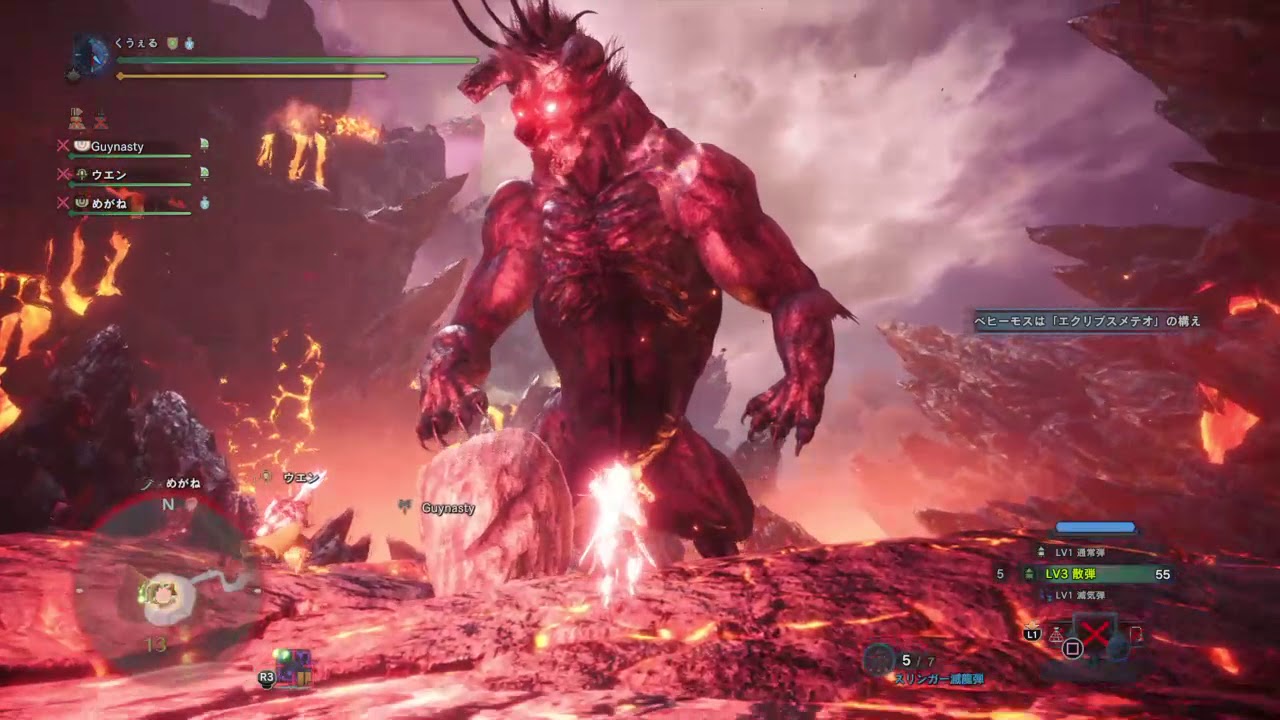Viewport: 1280px width, 720px height.
Task: Click the weapon sharpness clock emblem
Action: click(x=92, y=53)
